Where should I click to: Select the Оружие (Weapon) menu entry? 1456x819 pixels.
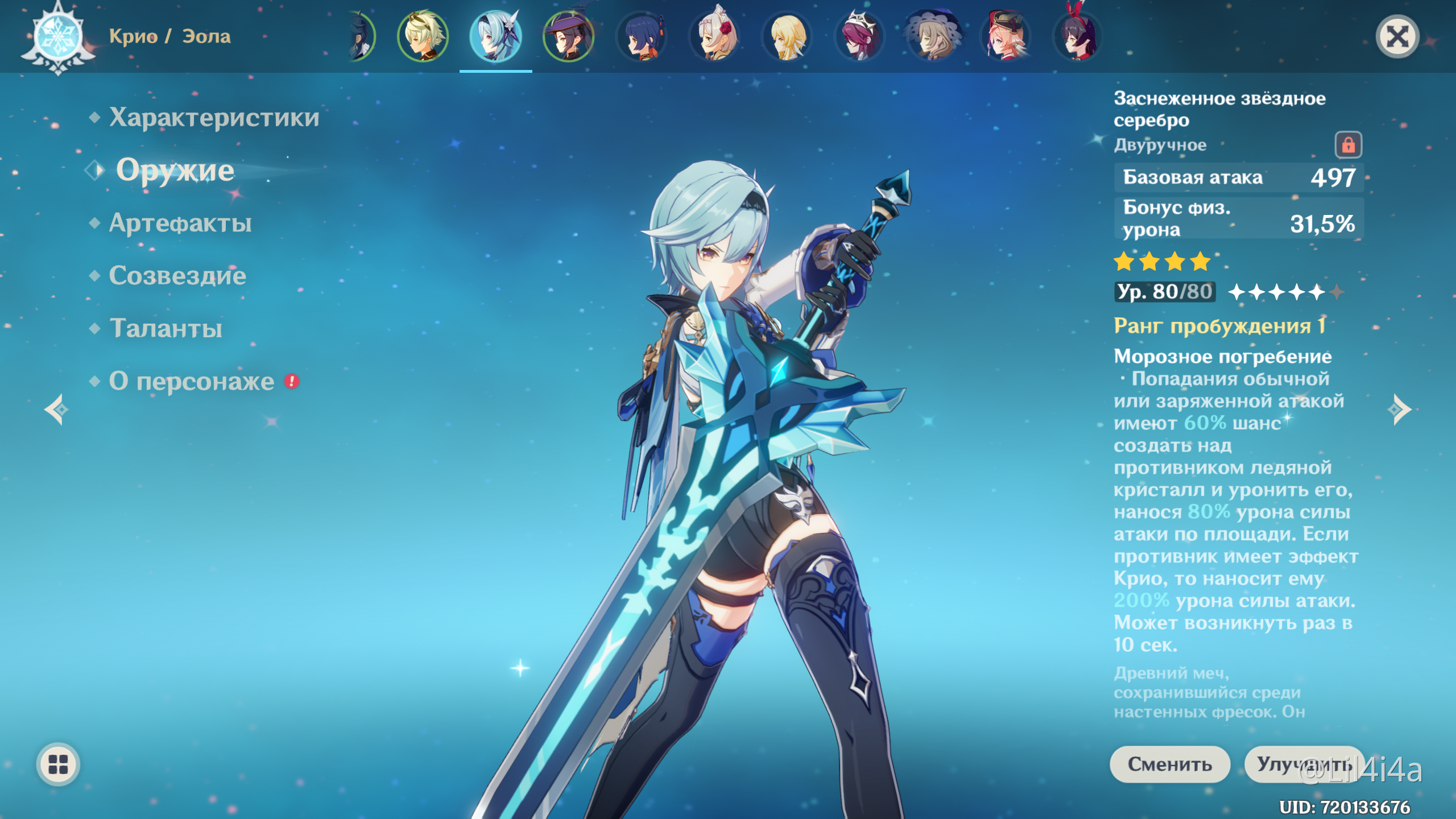pos(175,170)
